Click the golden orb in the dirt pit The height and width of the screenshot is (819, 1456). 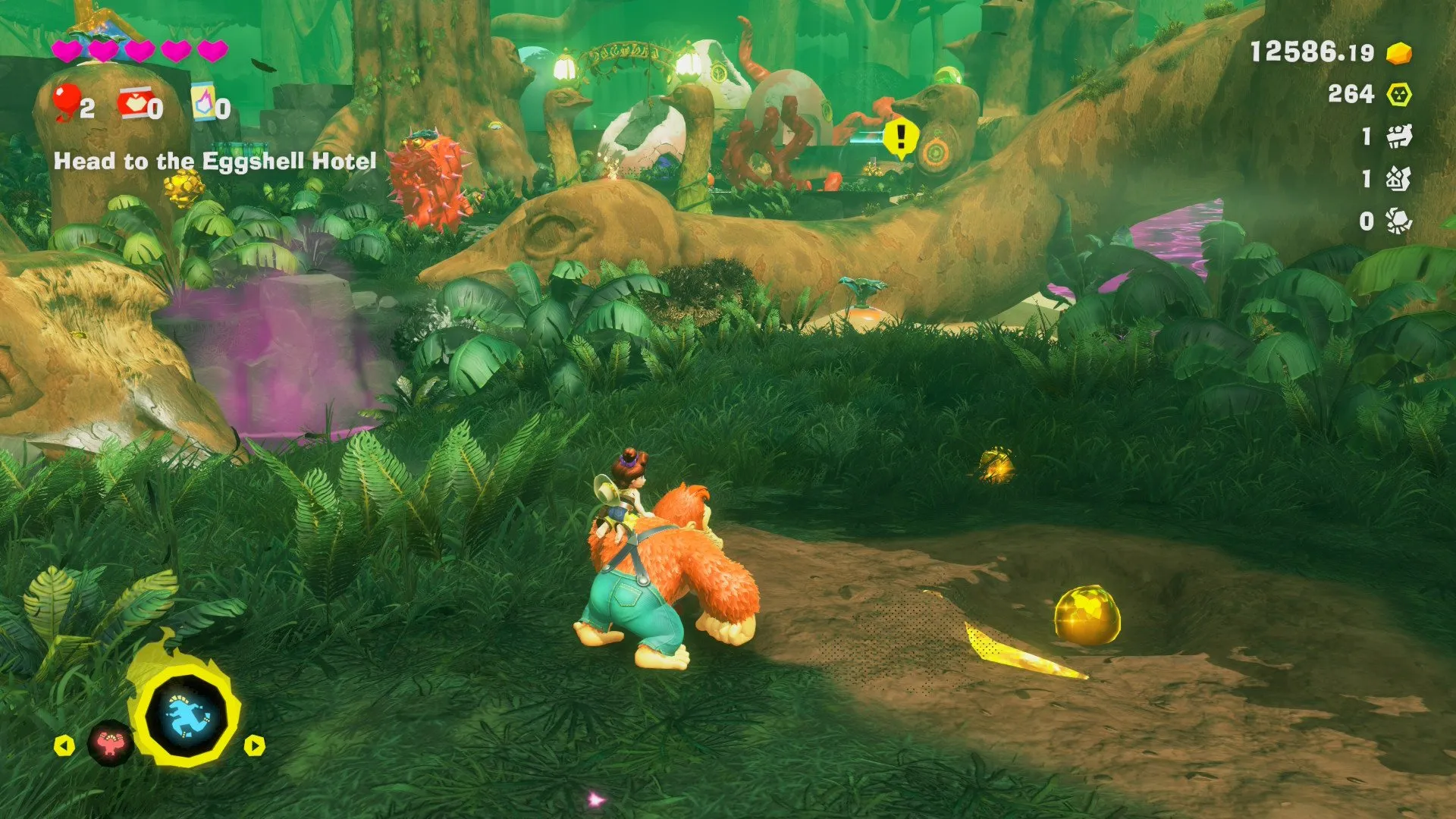pos(1087,615)
